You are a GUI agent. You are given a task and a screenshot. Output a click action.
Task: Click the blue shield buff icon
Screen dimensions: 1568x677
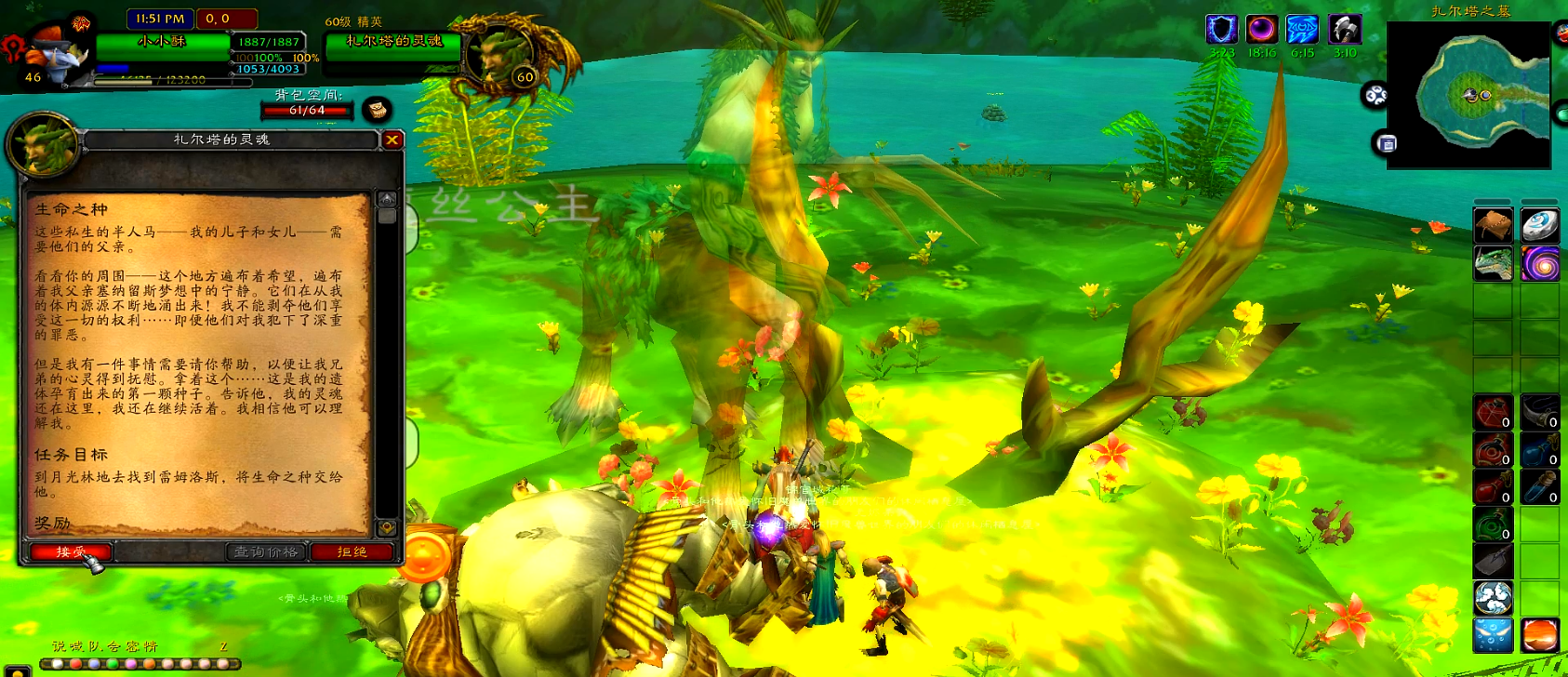tap(1221, 30)
